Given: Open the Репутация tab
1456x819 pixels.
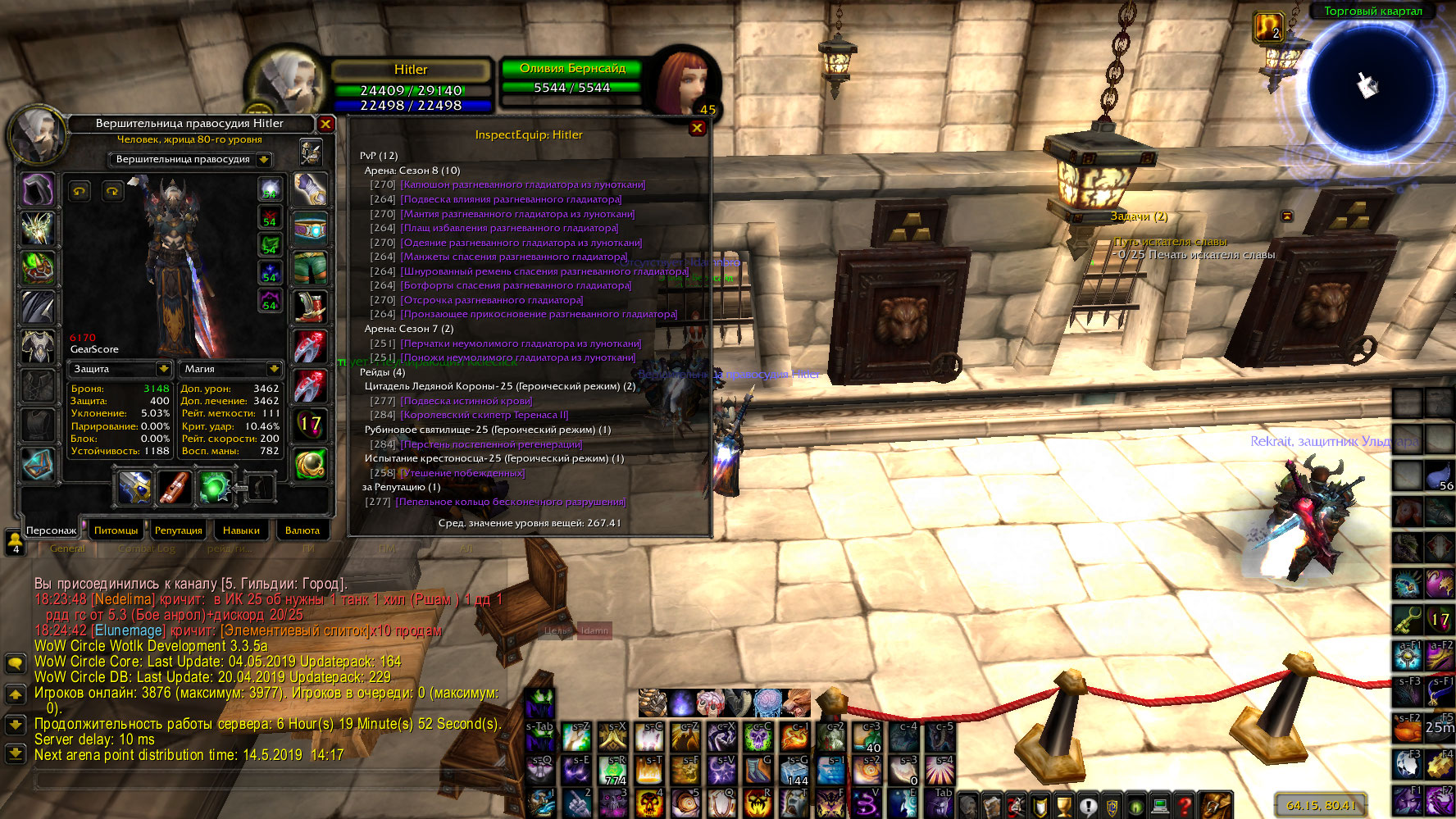Looking at the screenshot, I should coord(178,530).
